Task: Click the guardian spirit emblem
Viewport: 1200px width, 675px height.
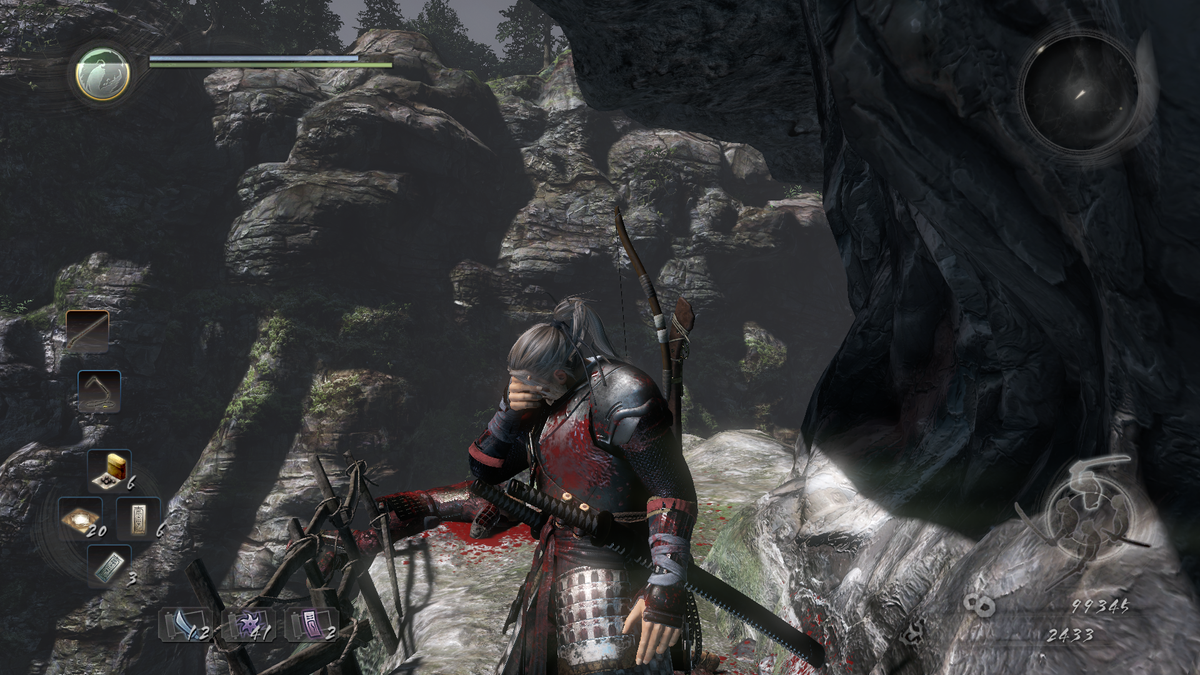Action: pos(103,73)
